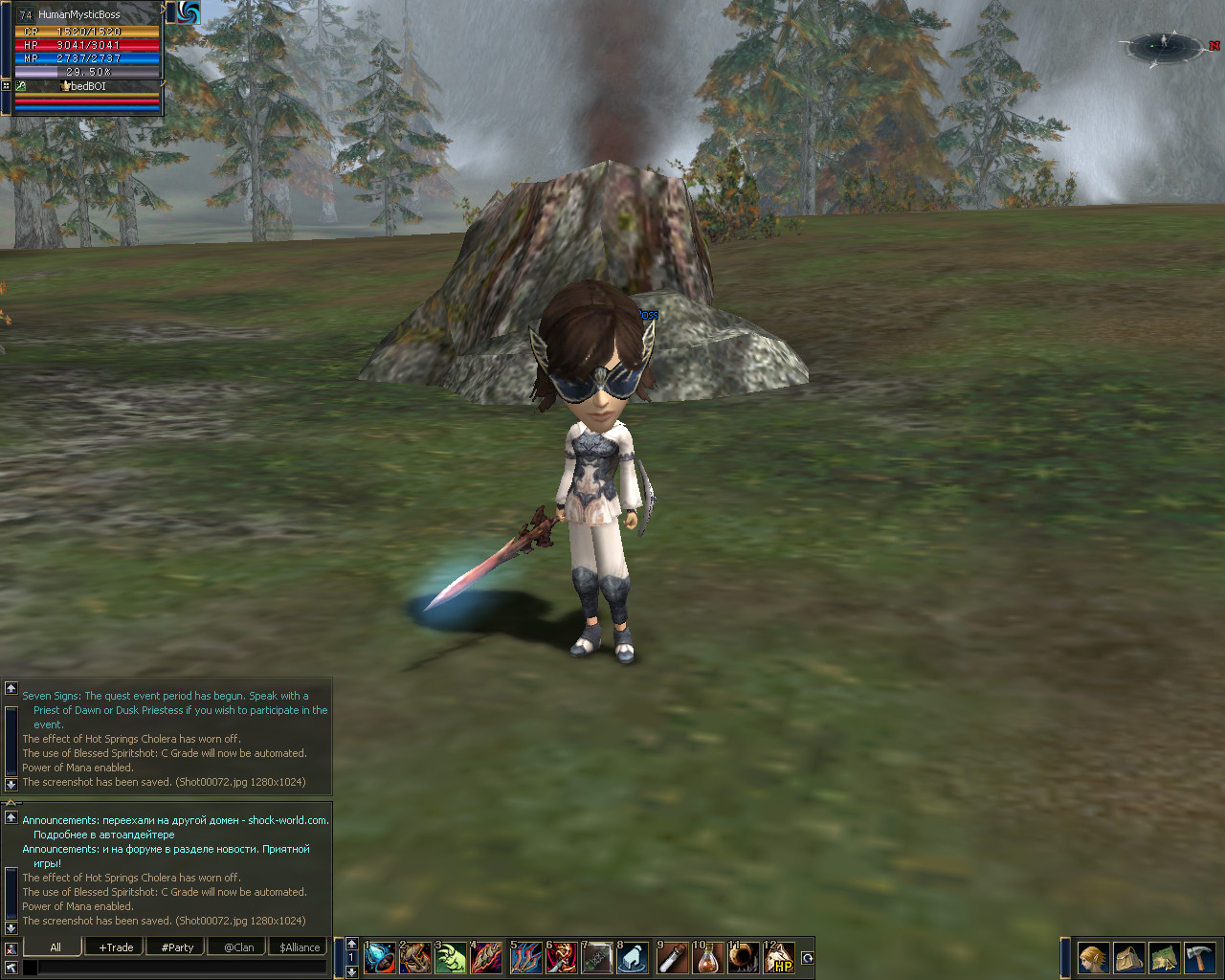Switch to the @Clan chat tab
This screenshot has height=980, width=1225.
pos(238,947)
